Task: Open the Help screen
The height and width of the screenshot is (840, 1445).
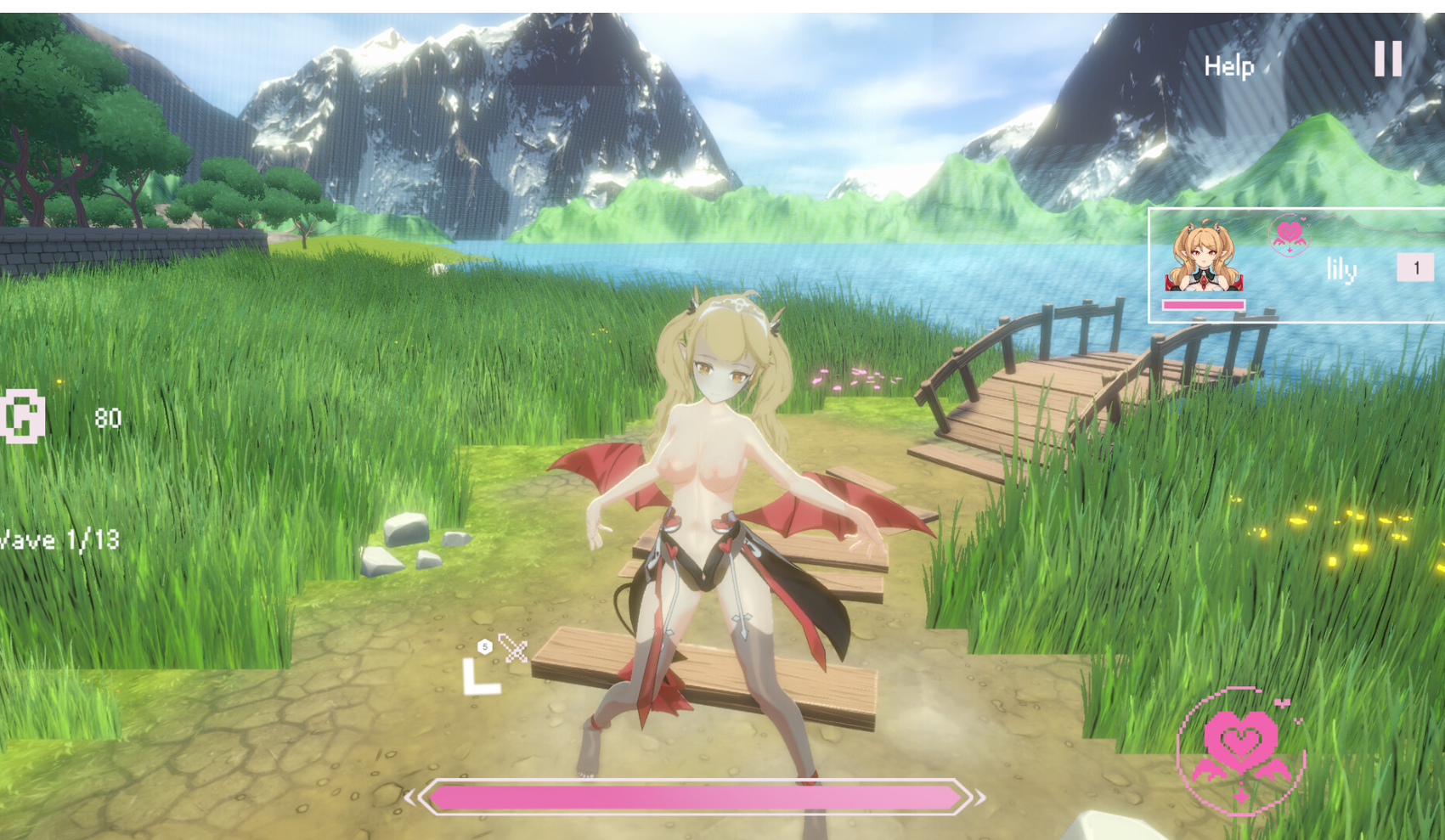Action: pos(1228,66)
